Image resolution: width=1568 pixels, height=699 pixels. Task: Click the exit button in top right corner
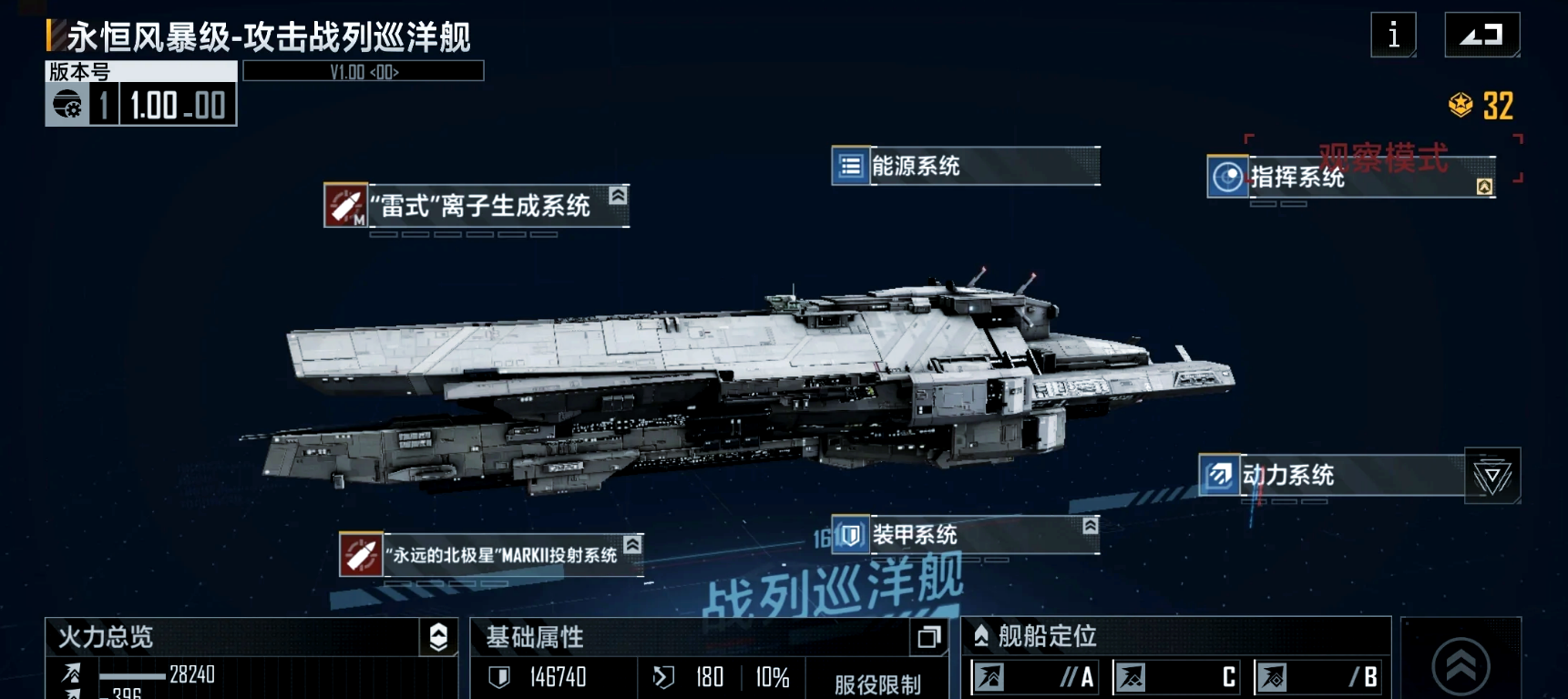pyautogui.click(x=1481, y=33)
